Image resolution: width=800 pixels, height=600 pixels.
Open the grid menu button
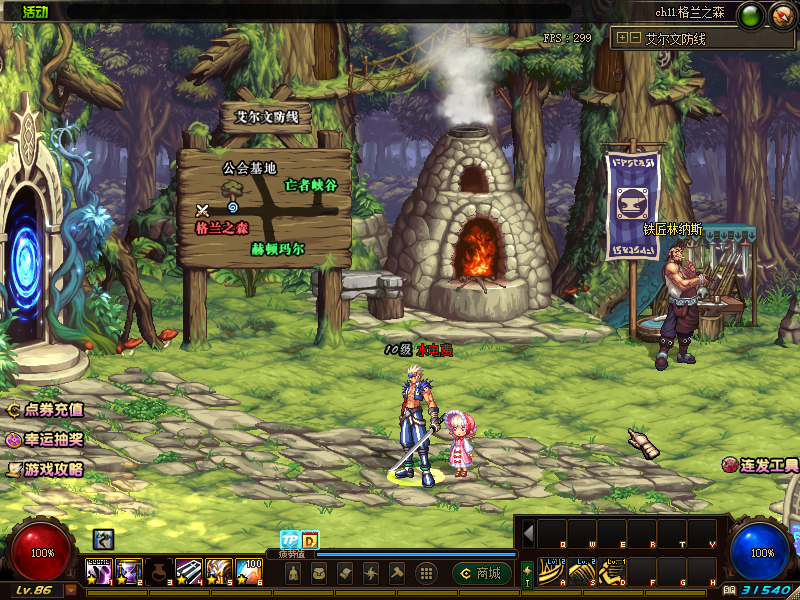[425, 573]
